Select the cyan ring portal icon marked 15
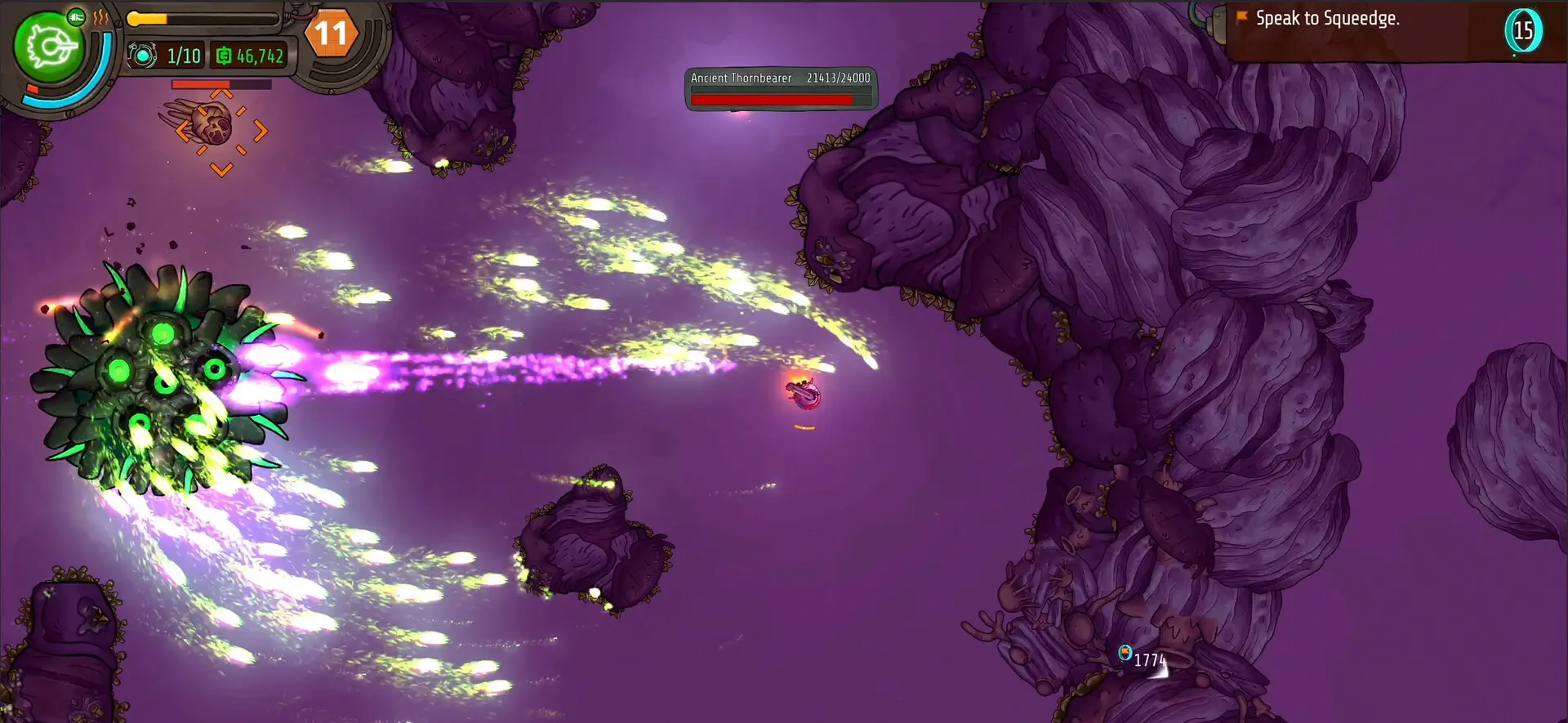Image resolution: width=1568 pixels, height=723 pixels. 1523,31
